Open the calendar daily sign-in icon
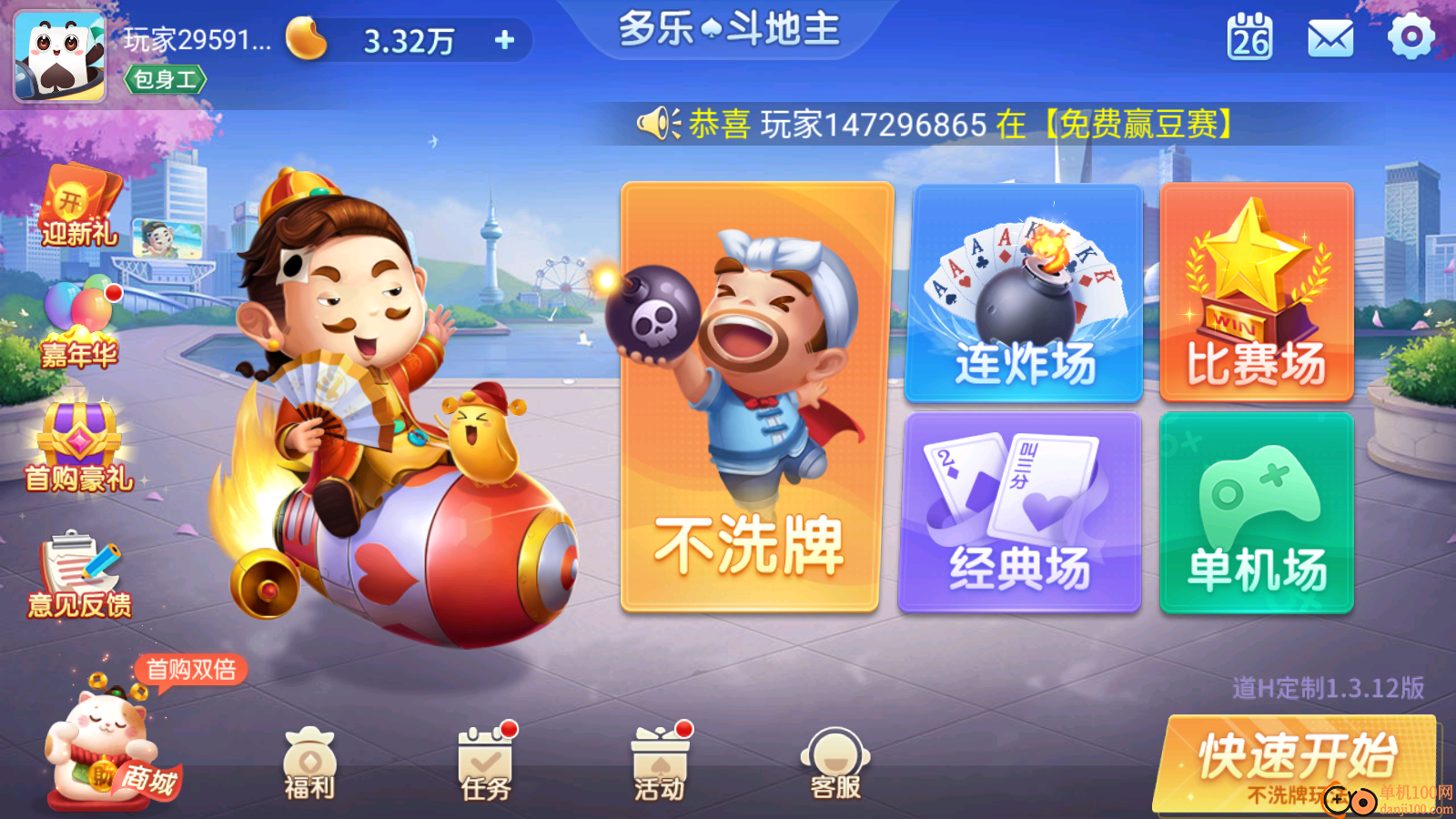The width and height of the screenshot is (1456, 819). point(1248,38)
